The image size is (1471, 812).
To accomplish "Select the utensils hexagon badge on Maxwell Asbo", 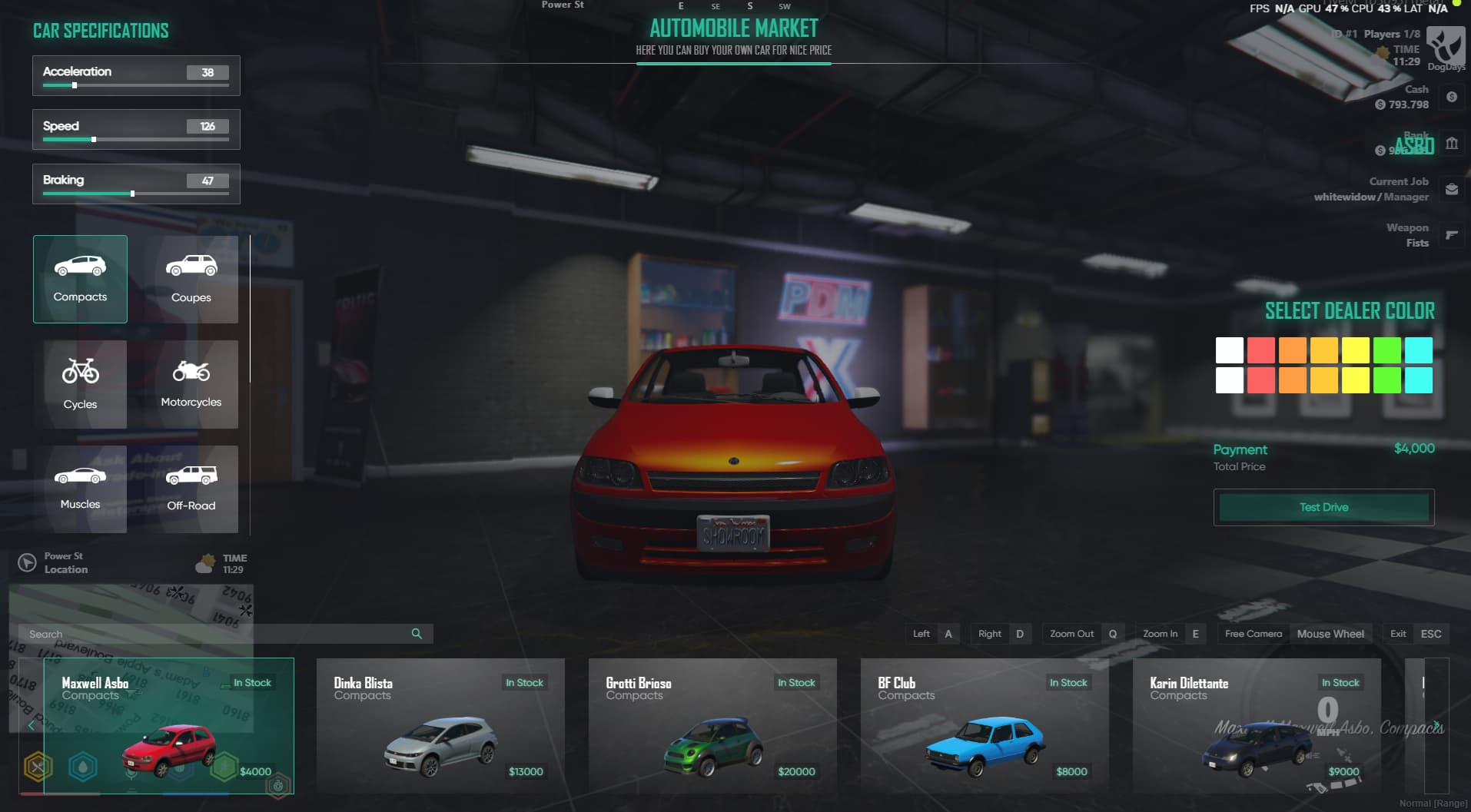I will click(x=38, y=768).
